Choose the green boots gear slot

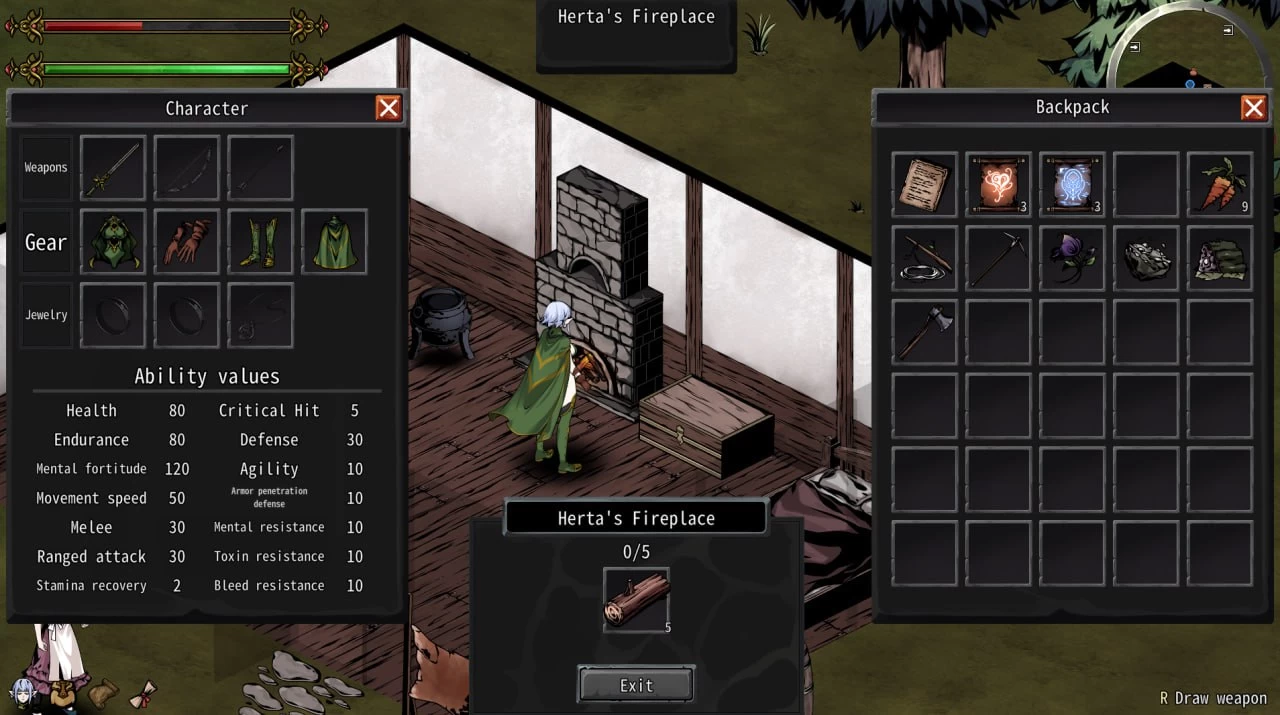click(x=260, y=242)
